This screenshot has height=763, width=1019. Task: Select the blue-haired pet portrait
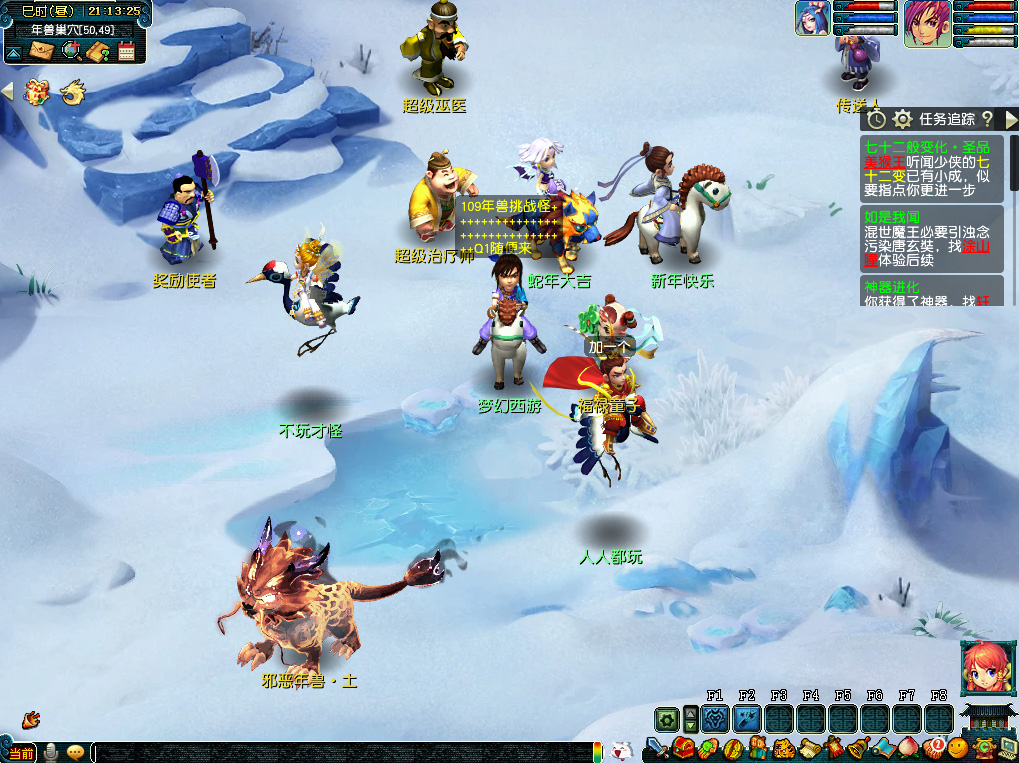812,18
